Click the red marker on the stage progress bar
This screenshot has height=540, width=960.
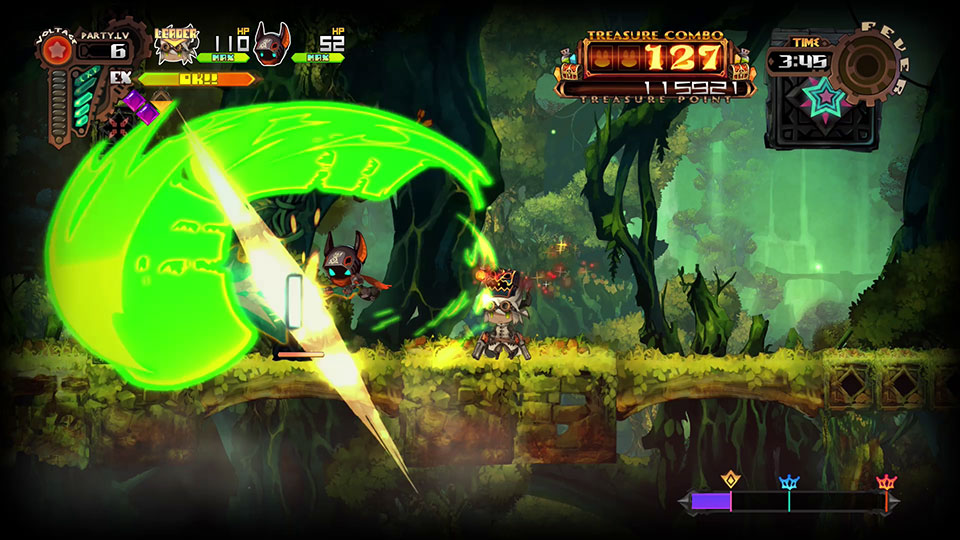point(885,483)
